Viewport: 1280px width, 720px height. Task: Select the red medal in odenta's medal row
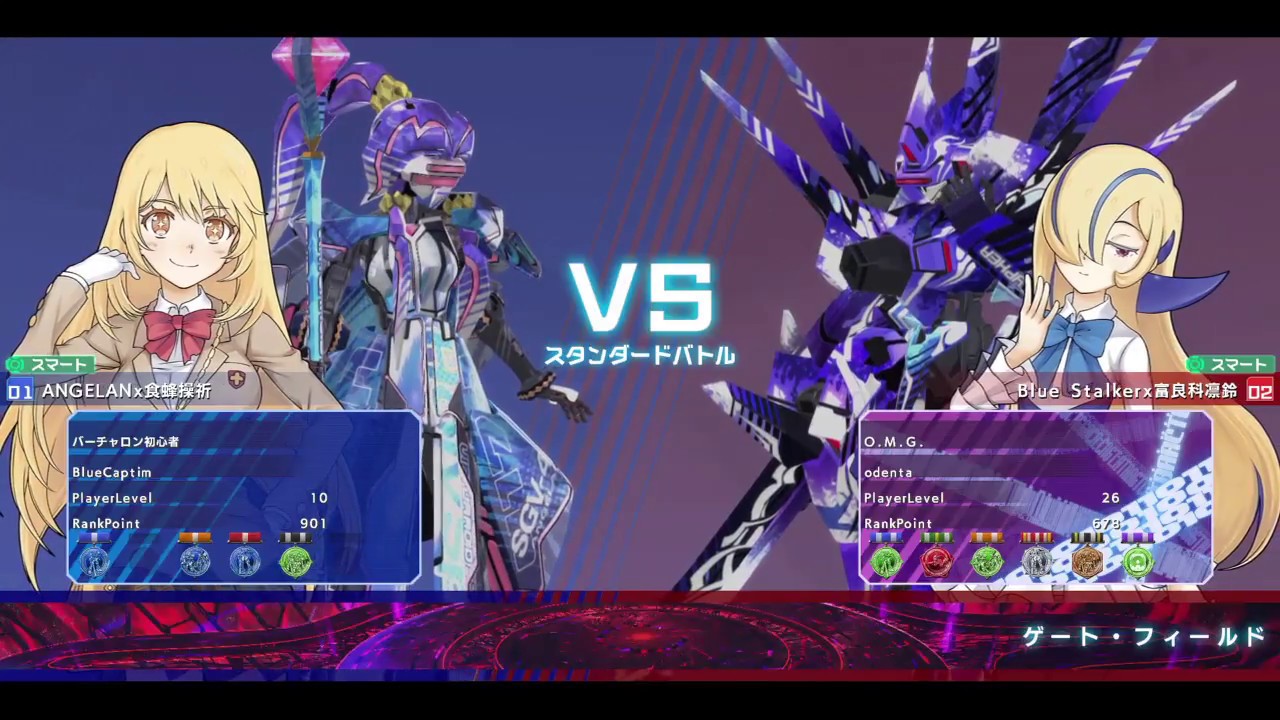coord(938,562)
